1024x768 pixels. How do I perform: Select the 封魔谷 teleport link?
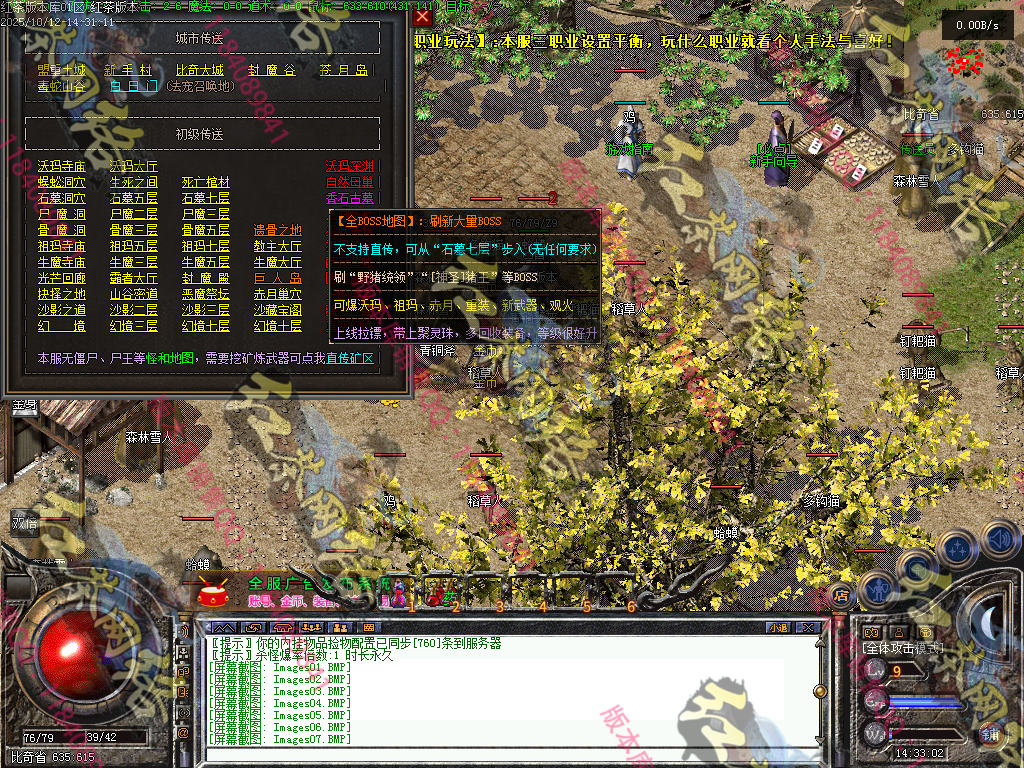(272, 70)
